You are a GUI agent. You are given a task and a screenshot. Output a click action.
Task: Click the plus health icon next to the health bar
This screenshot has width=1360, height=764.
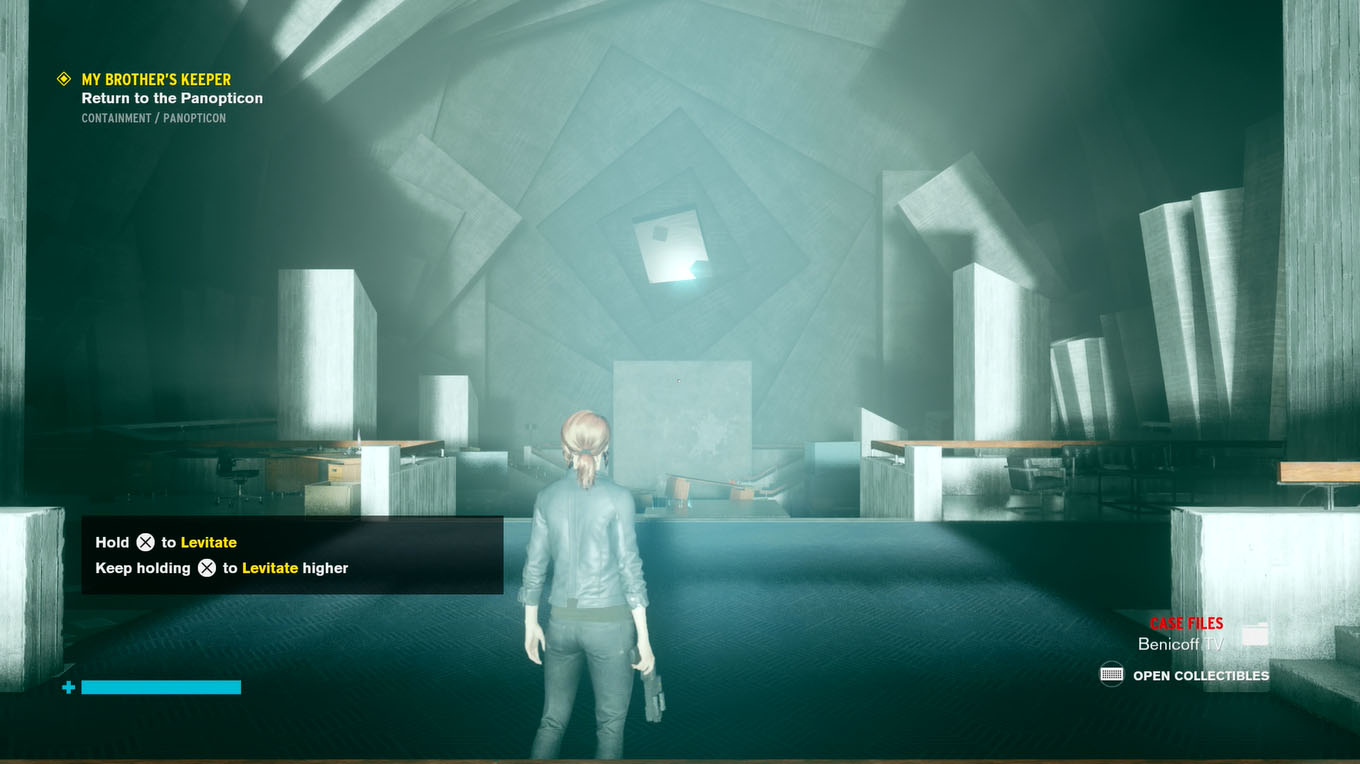click(x=67, y=687)
